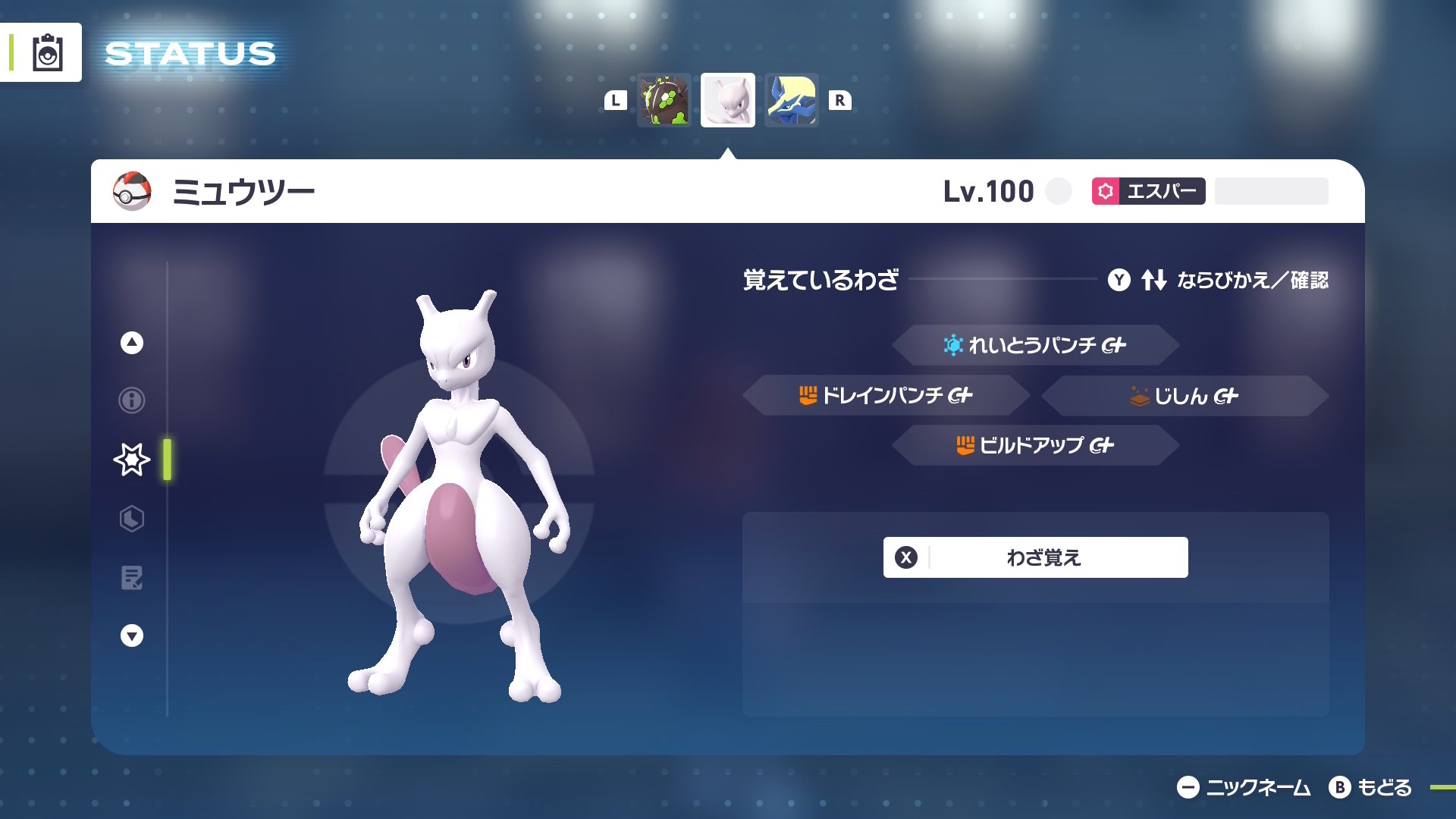This screenshot has width=1456, height=819.
Task: Select the info icon in left sidebar
Action: [x=130, y=400]
